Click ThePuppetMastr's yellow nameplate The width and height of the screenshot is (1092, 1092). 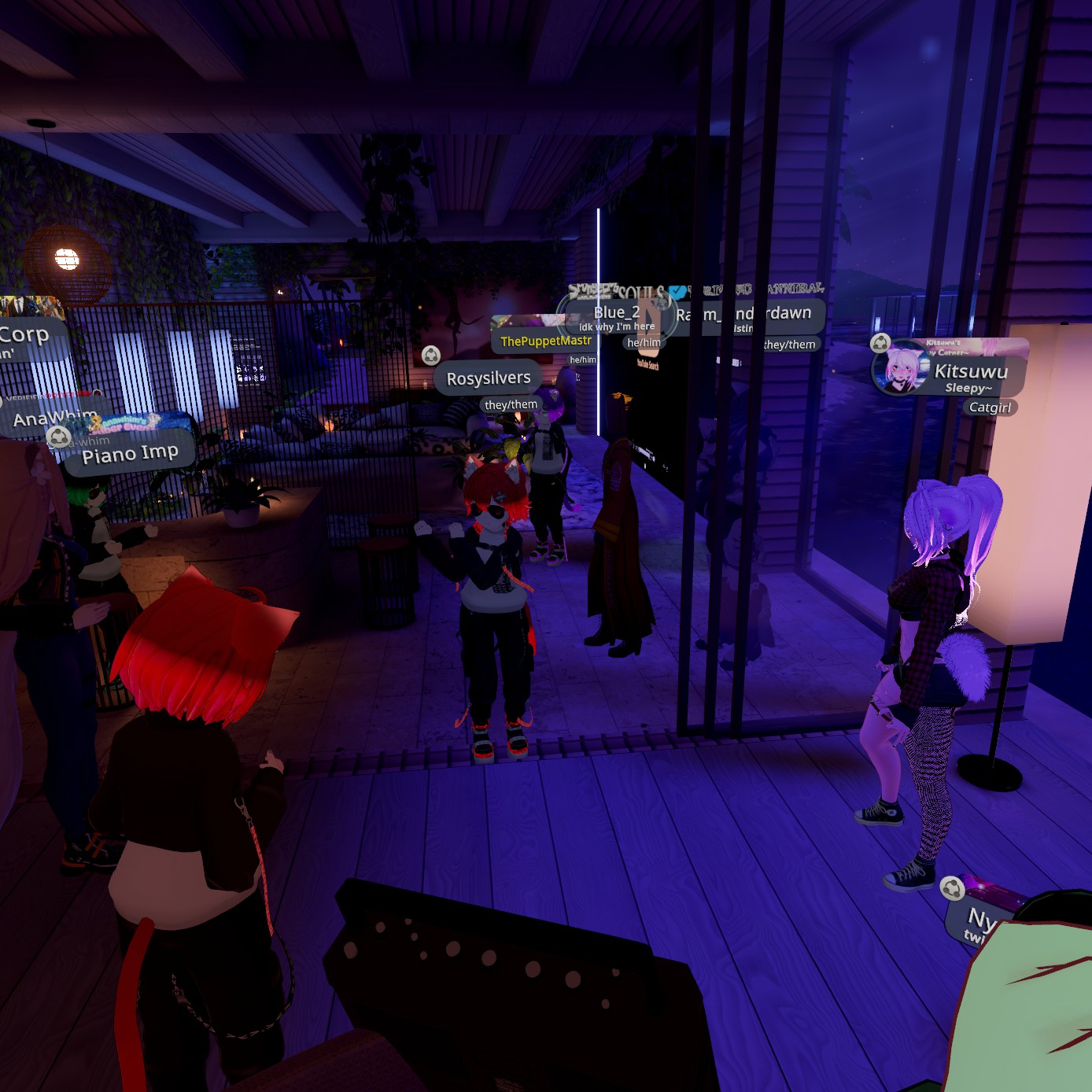[x=545, y=341]
